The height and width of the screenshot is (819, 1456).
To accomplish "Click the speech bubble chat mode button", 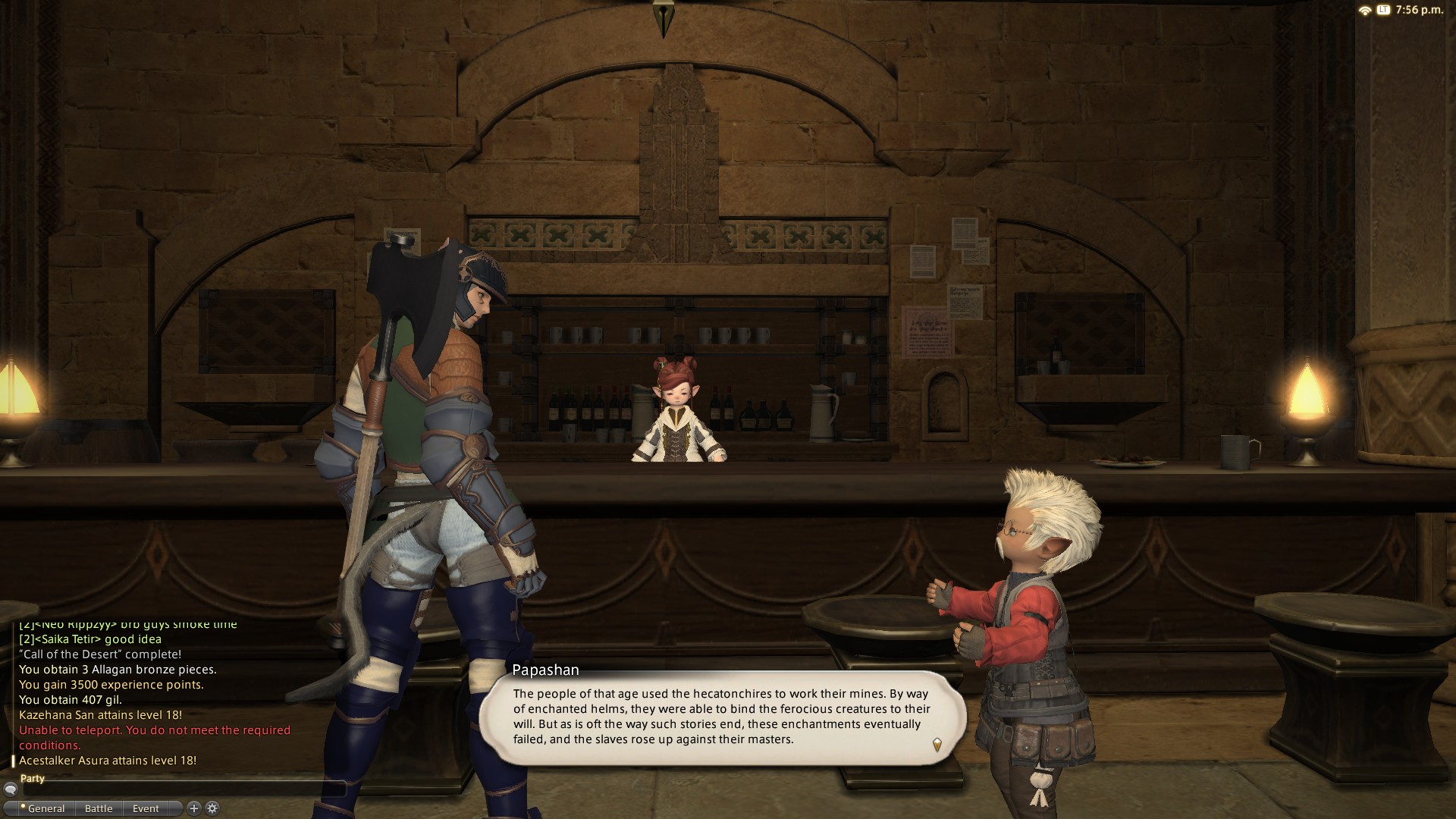I will tap(10, 789).
